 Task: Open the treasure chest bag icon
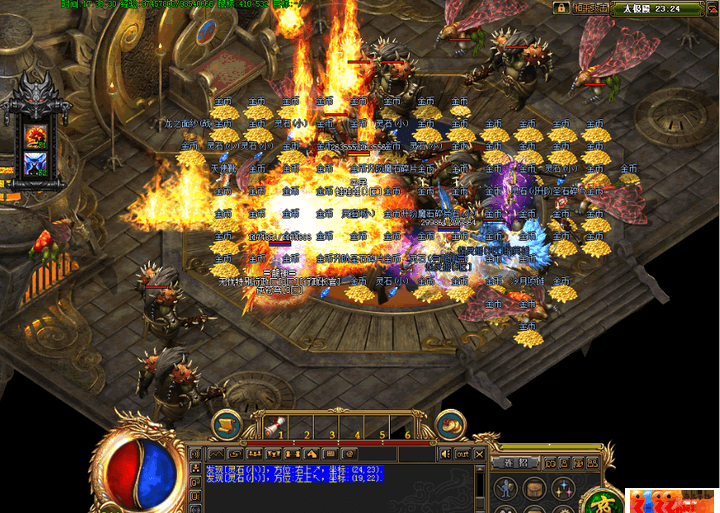pyautogui.click(x=537, y=490)
